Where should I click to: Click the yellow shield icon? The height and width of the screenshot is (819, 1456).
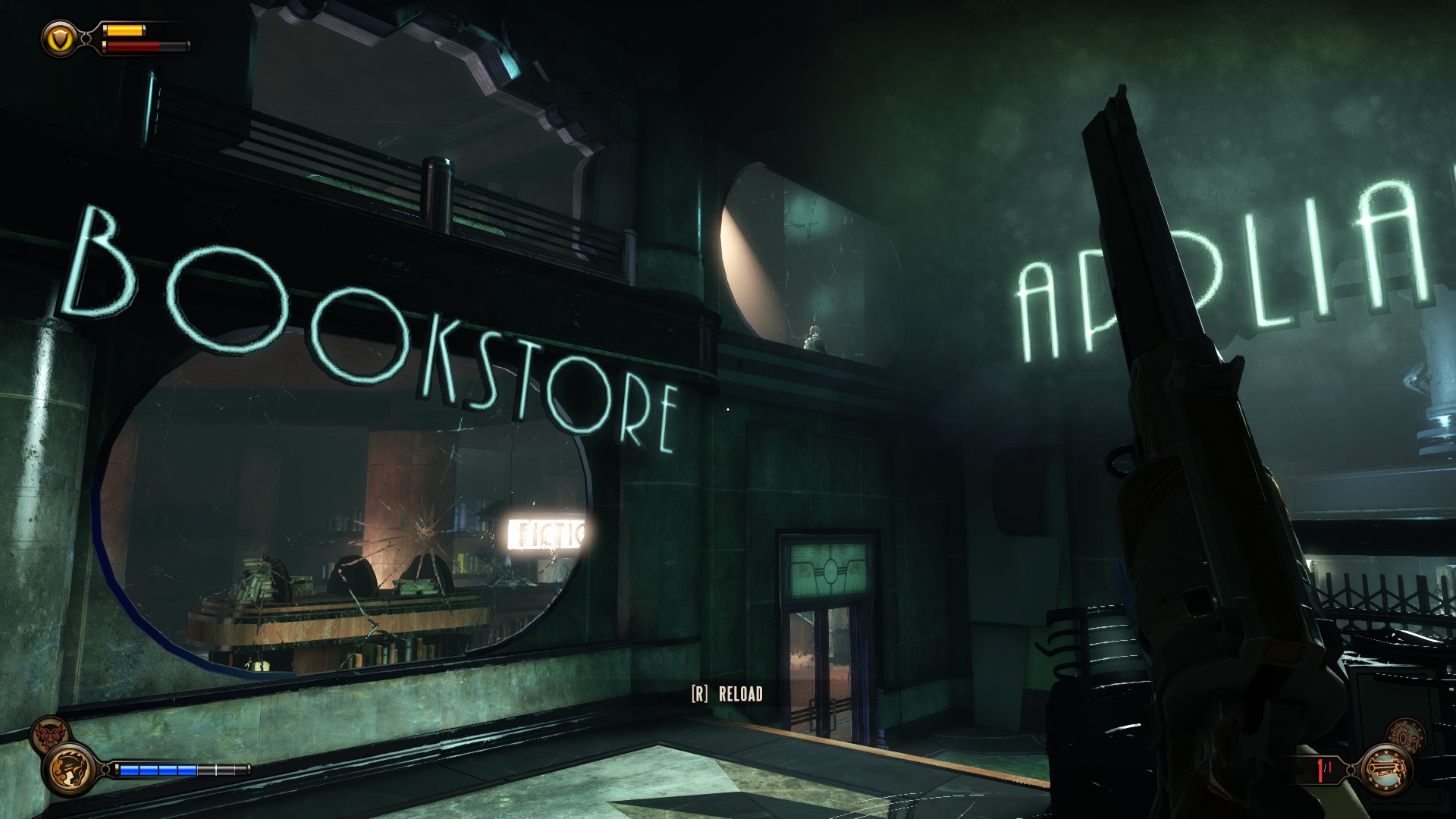[x=59, y=37]
